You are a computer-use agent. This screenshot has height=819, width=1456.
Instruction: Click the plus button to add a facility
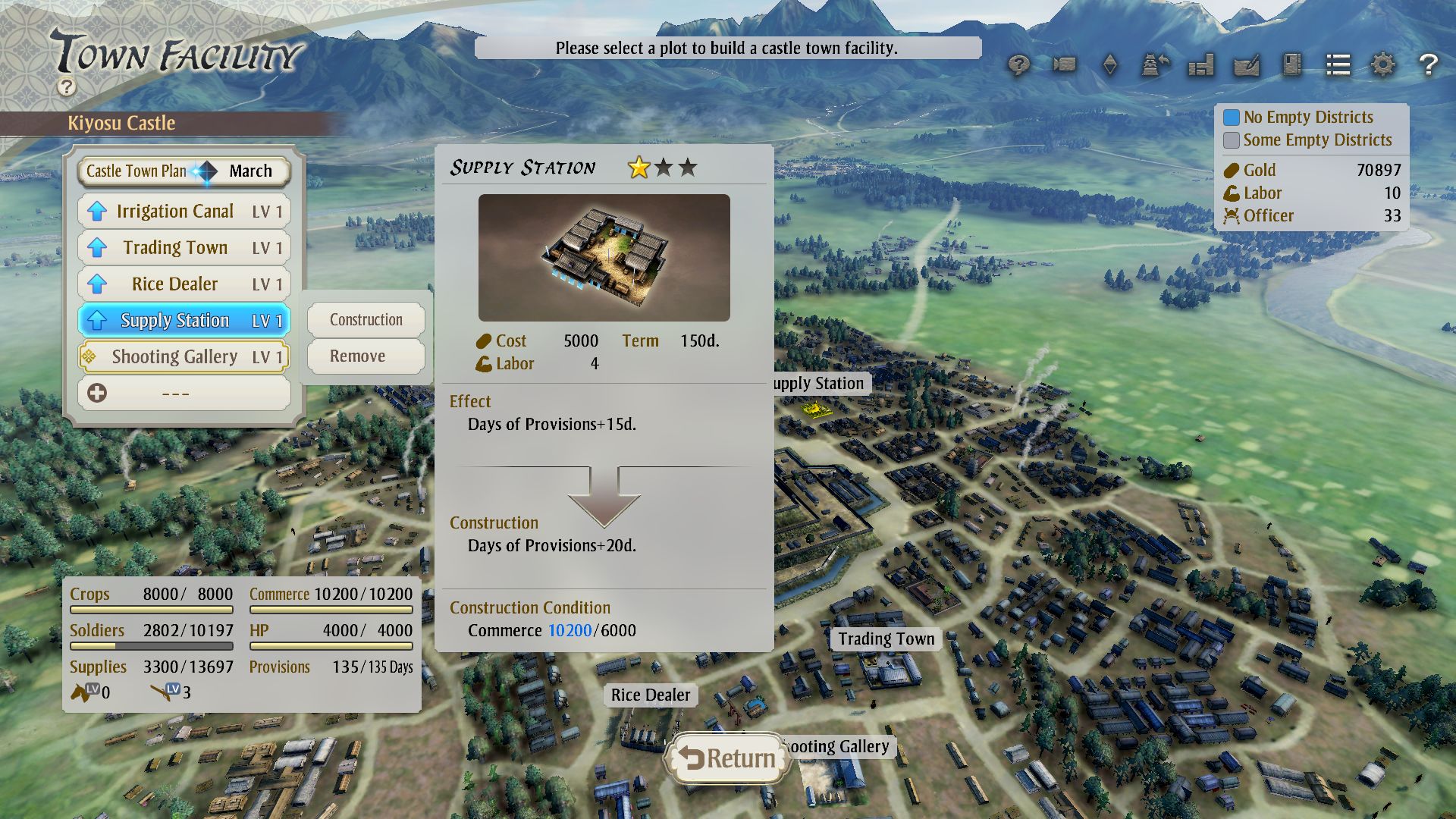tap(96, 393)
